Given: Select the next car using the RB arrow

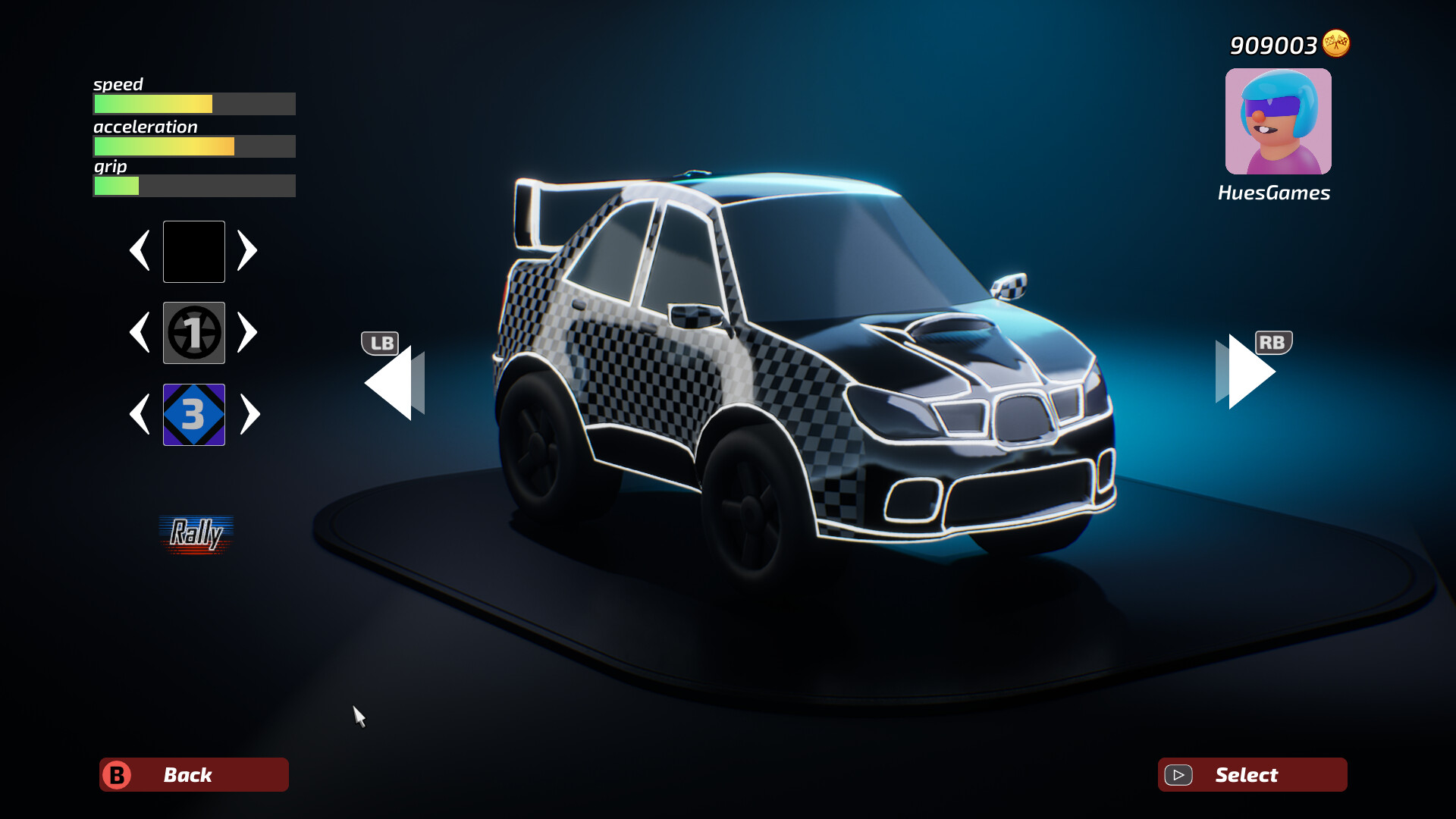Looking at the screenshot, I should [1244, 372].
